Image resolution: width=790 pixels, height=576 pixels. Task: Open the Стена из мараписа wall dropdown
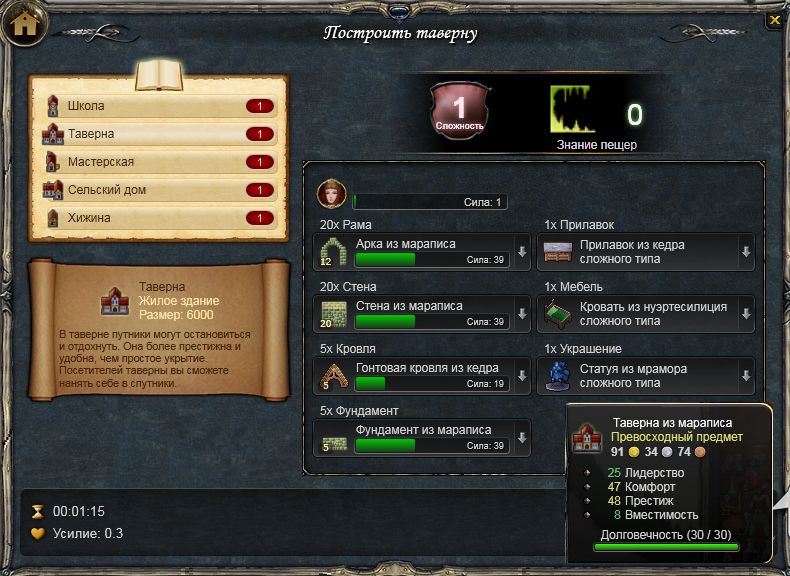[x=522, y=313]
